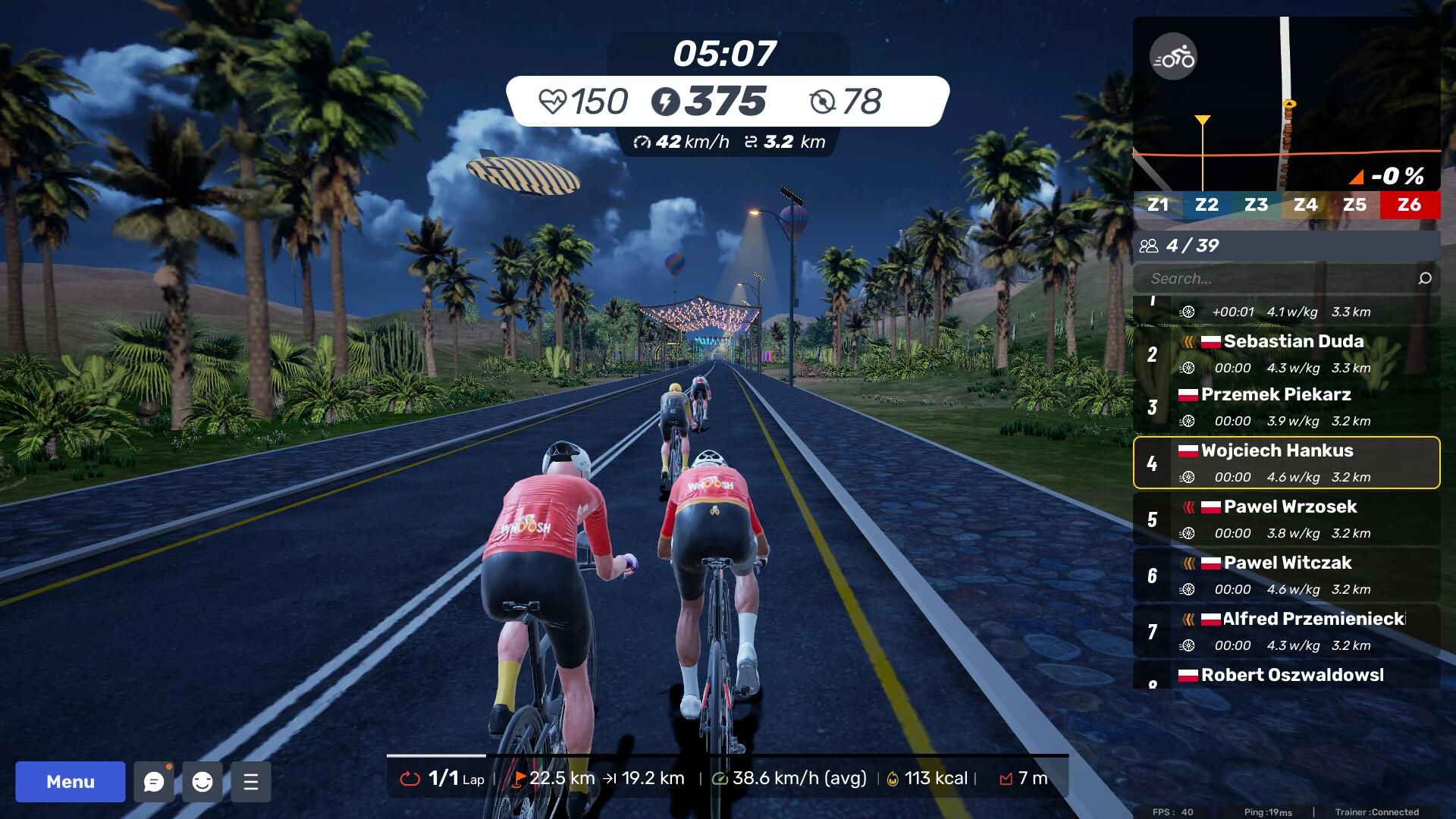Open the chat speech bubble
This screenshot has width=1456, height=819.
(154, 781)
